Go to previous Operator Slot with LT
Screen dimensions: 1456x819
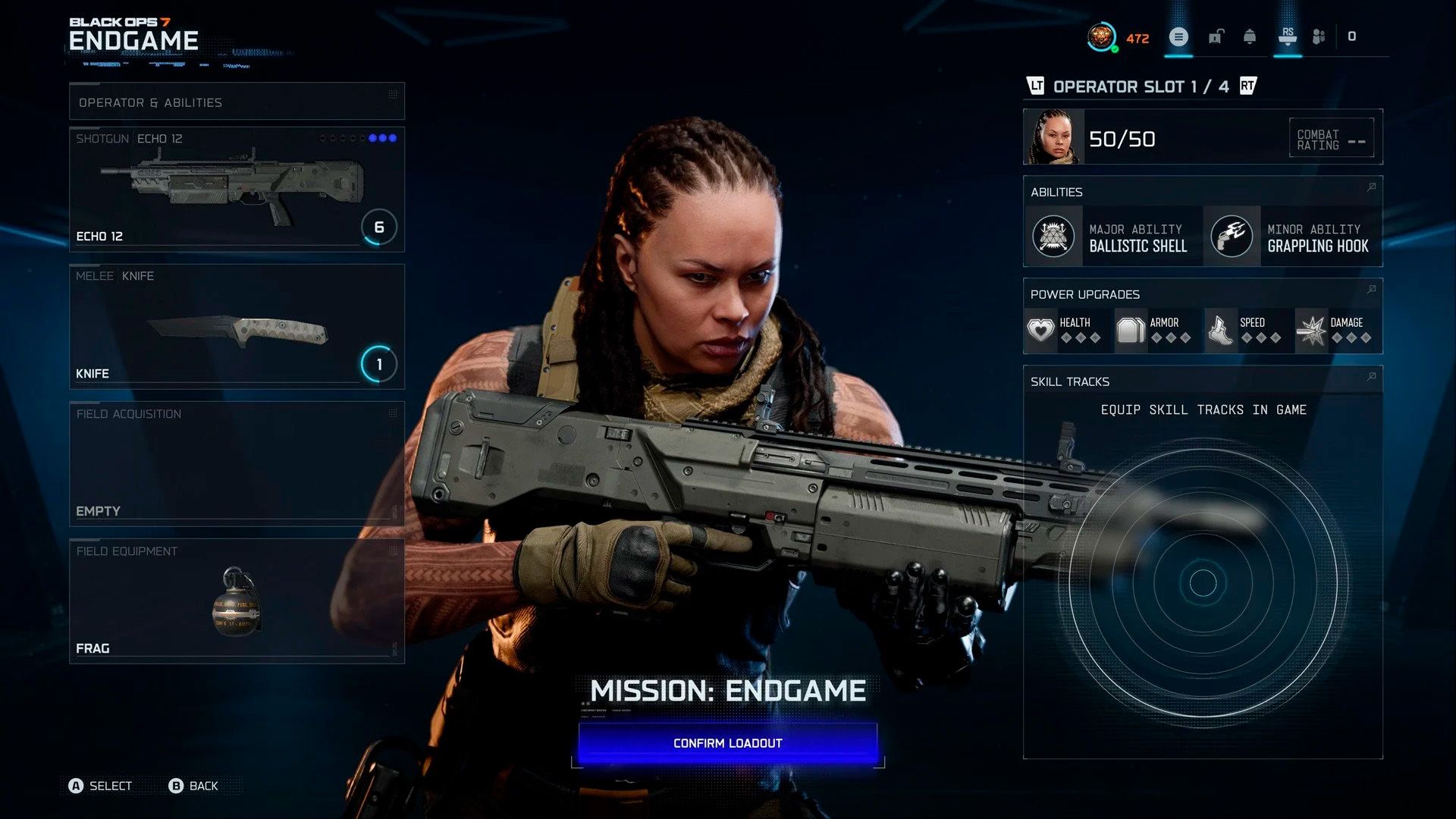click(1037, 86)
